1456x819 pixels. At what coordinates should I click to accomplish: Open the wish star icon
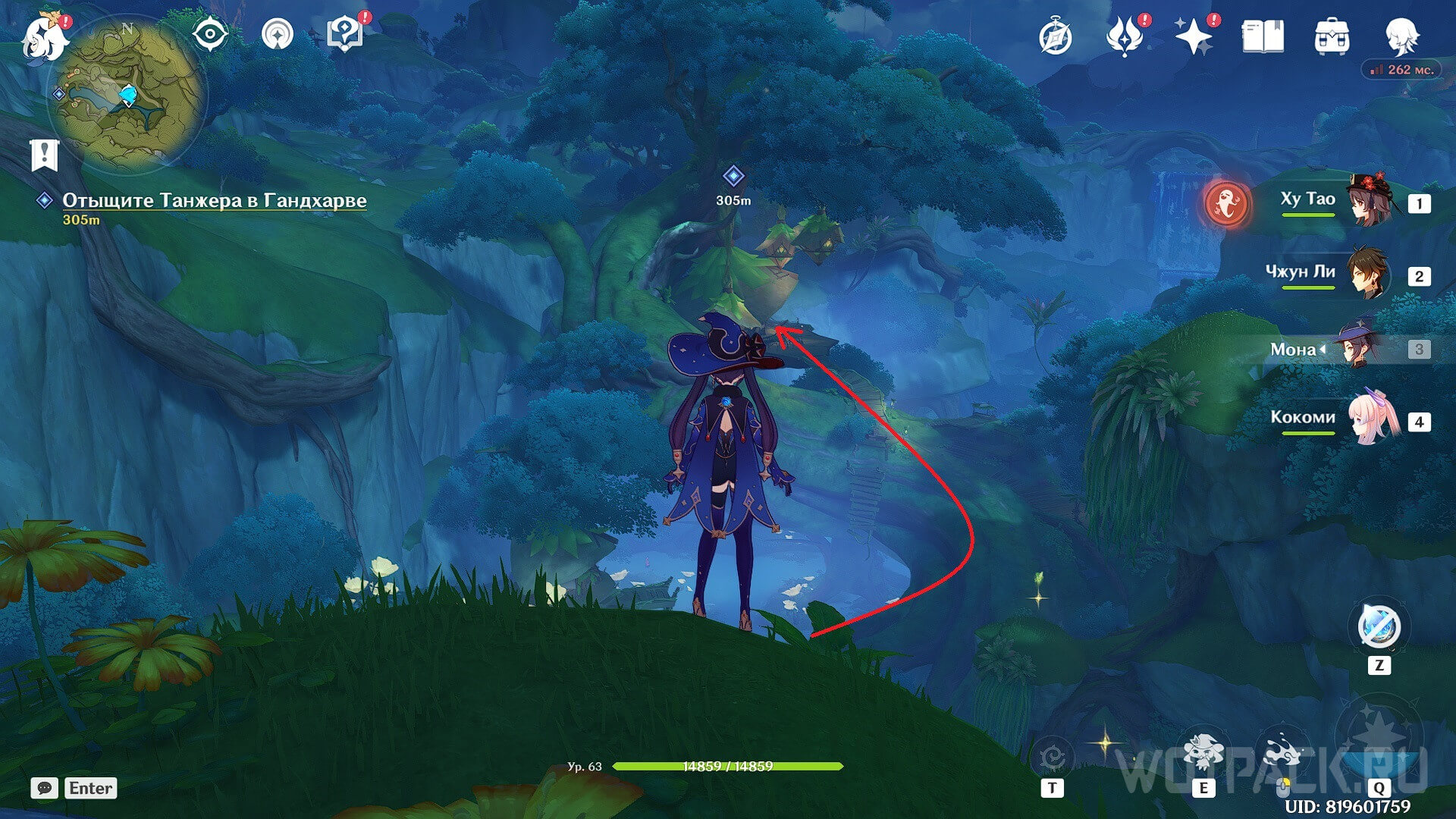1192,37
